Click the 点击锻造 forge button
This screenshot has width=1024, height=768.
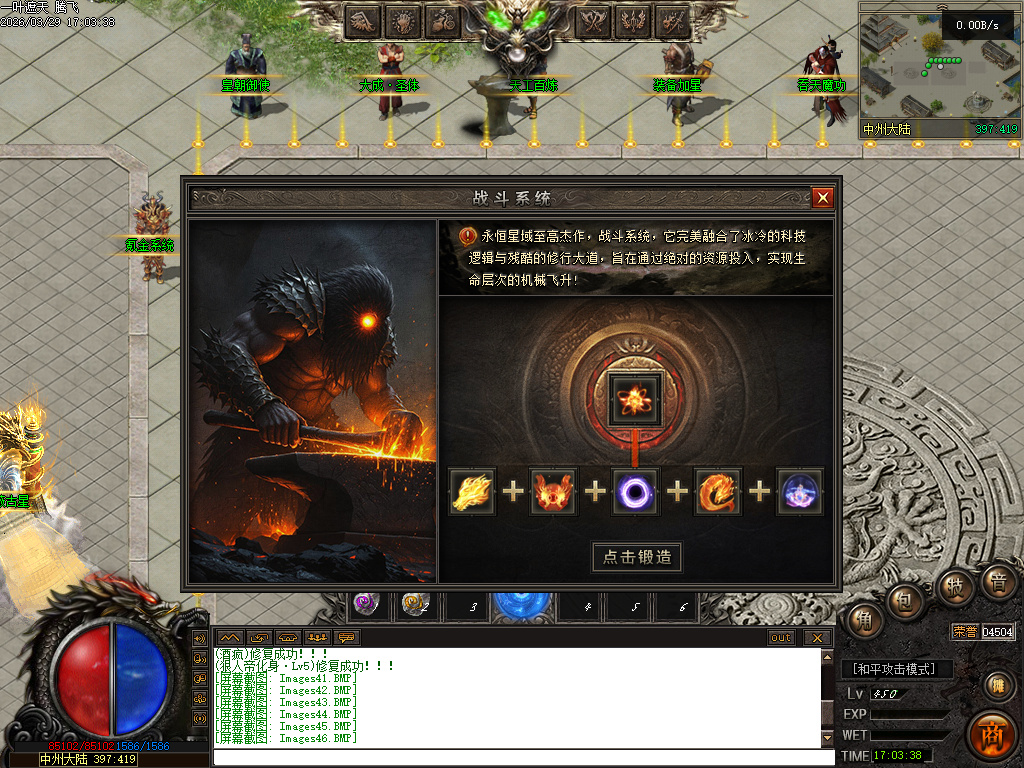click(637, 557)
